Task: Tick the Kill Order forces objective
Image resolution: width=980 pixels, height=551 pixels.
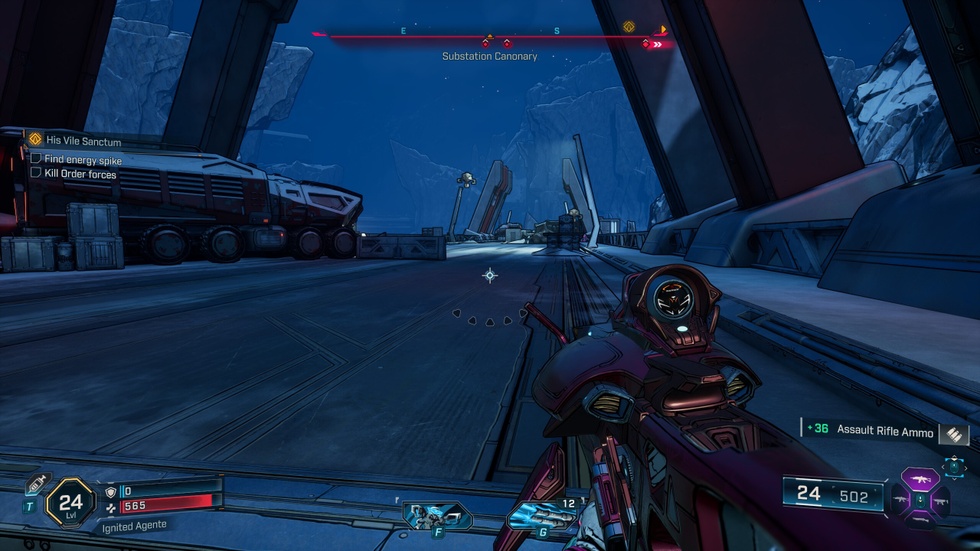Action: (36, 173)
